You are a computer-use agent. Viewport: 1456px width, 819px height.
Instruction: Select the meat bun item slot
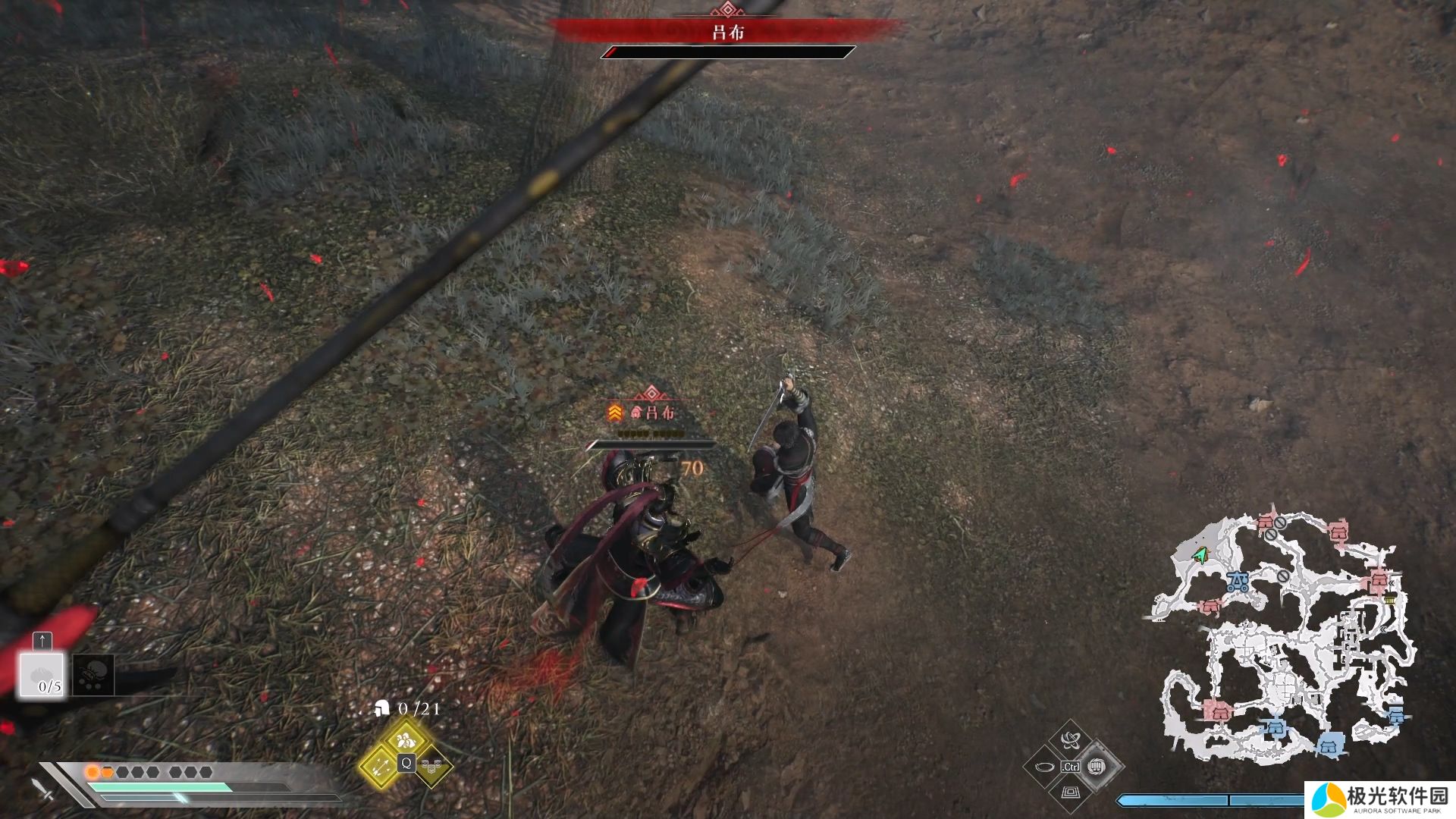(x=42, y=675)
